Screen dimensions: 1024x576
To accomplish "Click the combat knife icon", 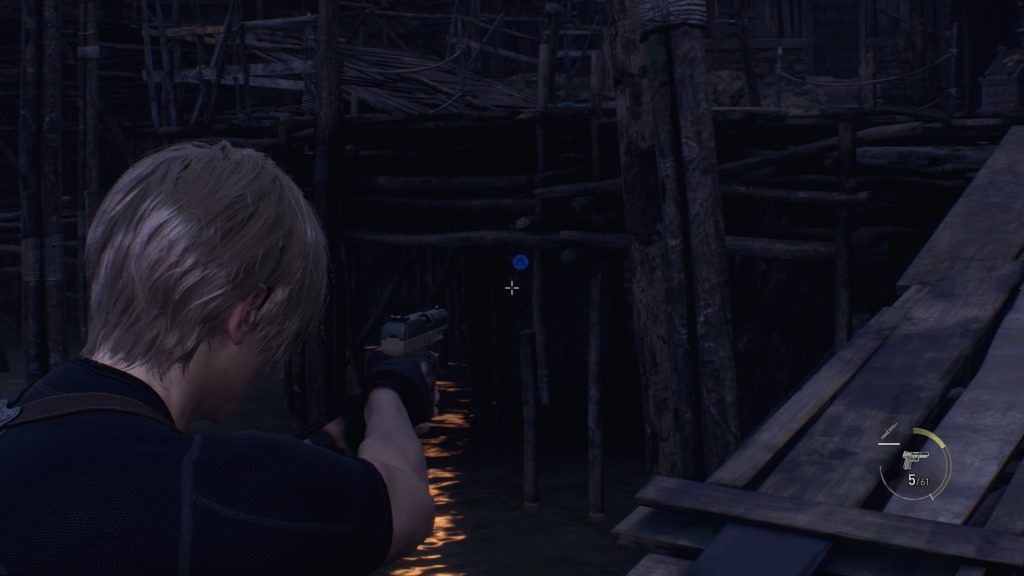I will 886,432.
